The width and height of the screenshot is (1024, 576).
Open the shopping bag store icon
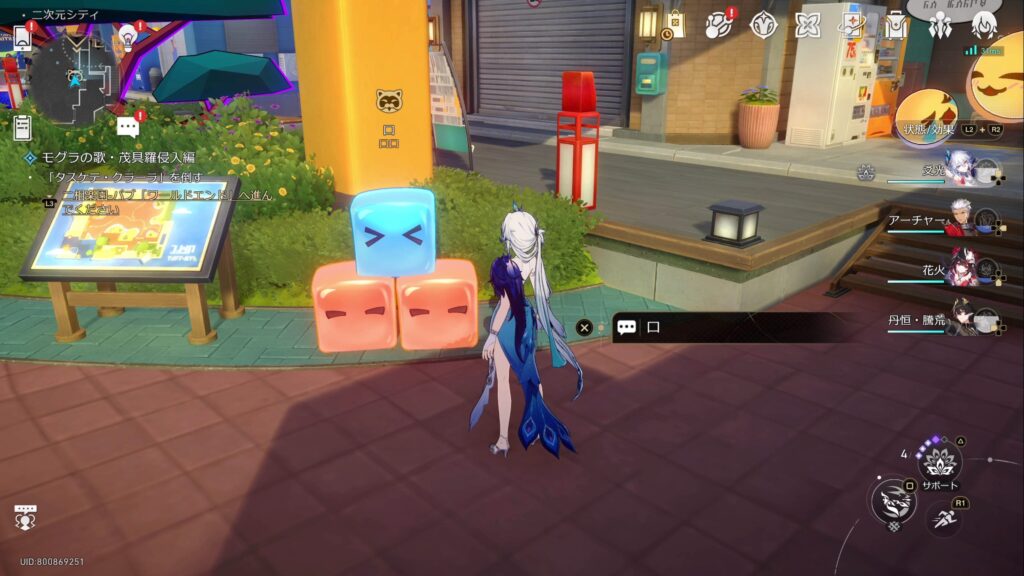[x=676, y=24]
